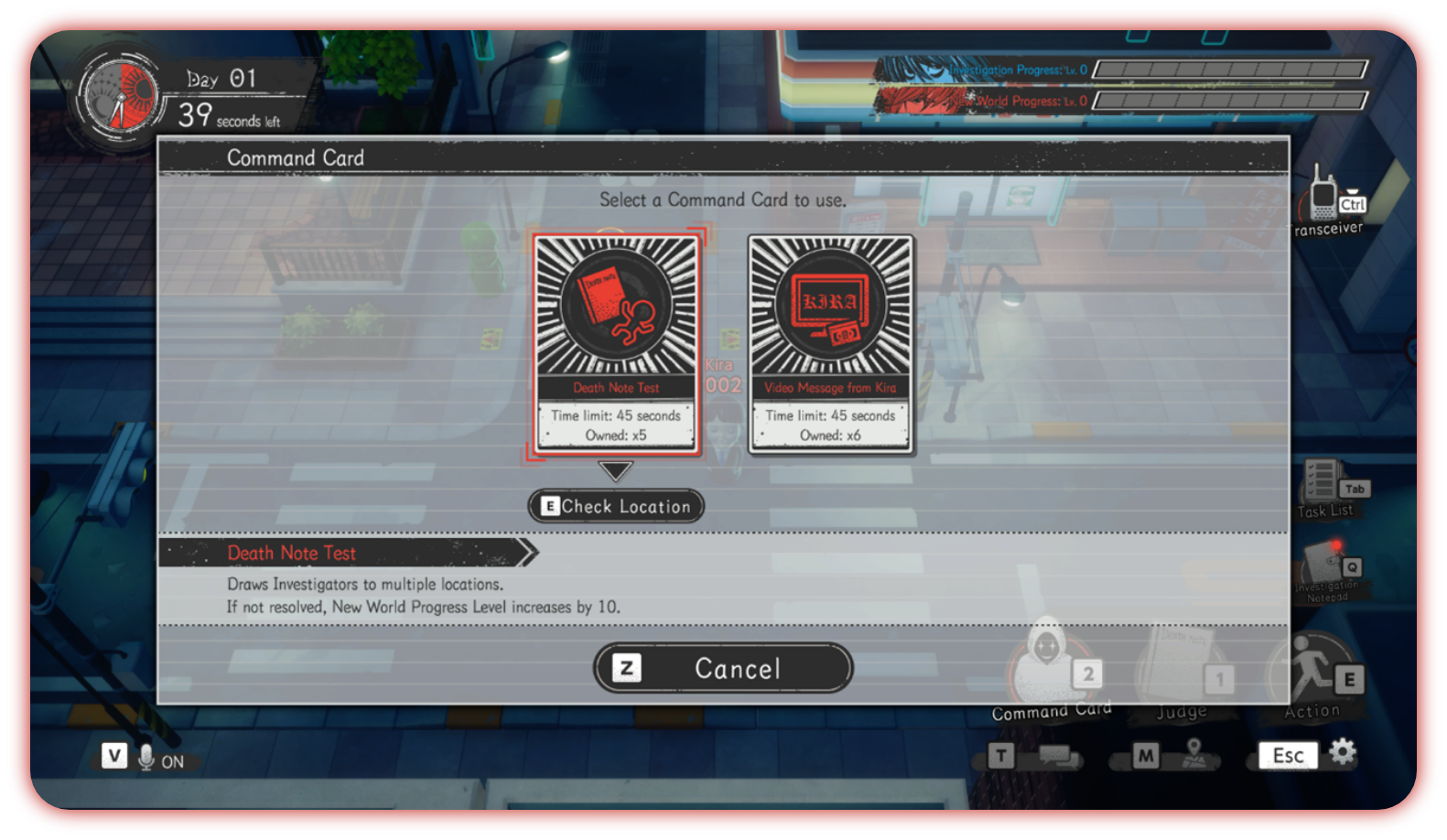
Task: Select the Video Message from Kira card
Action: [830, 343]
